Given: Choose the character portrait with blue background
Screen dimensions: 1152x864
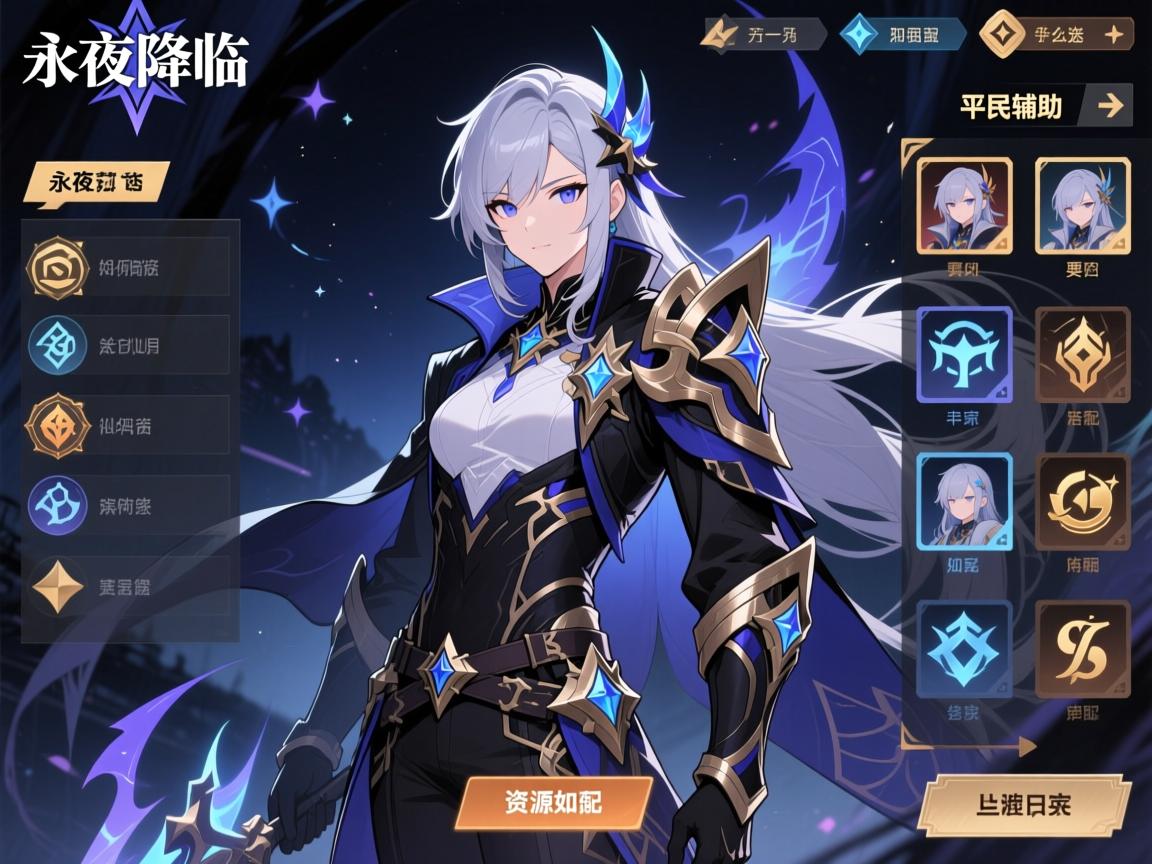Looking at the screenshot, I should coord(1082,204).
